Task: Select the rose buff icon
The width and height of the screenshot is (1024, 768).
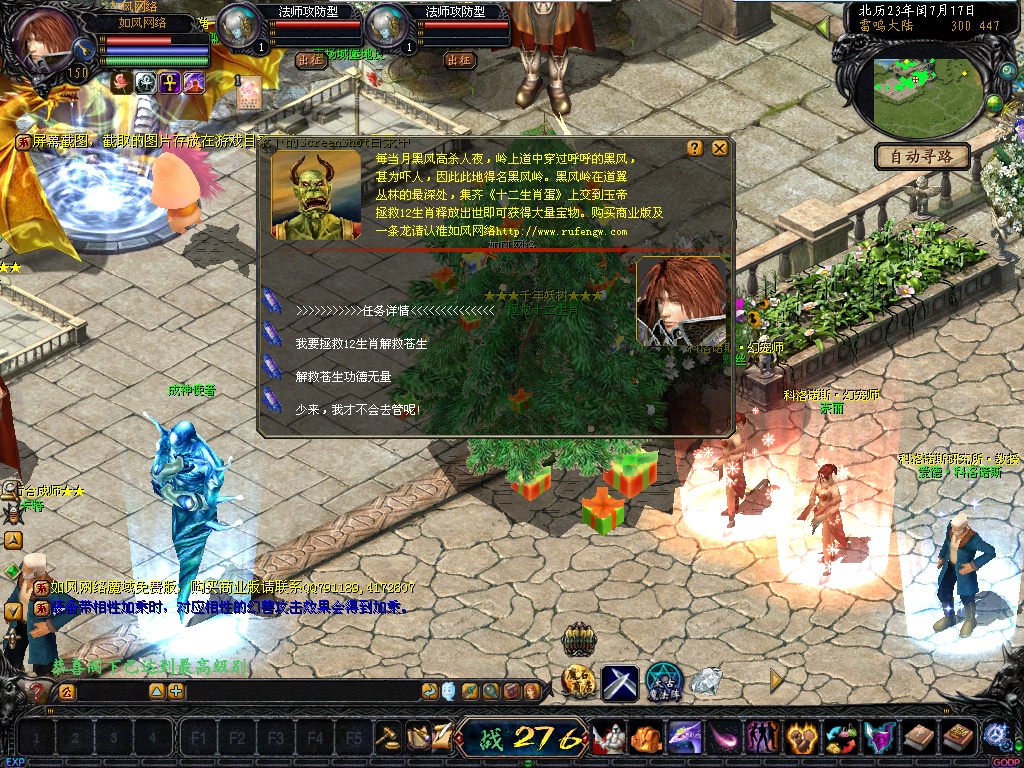Action: [122, 82]
